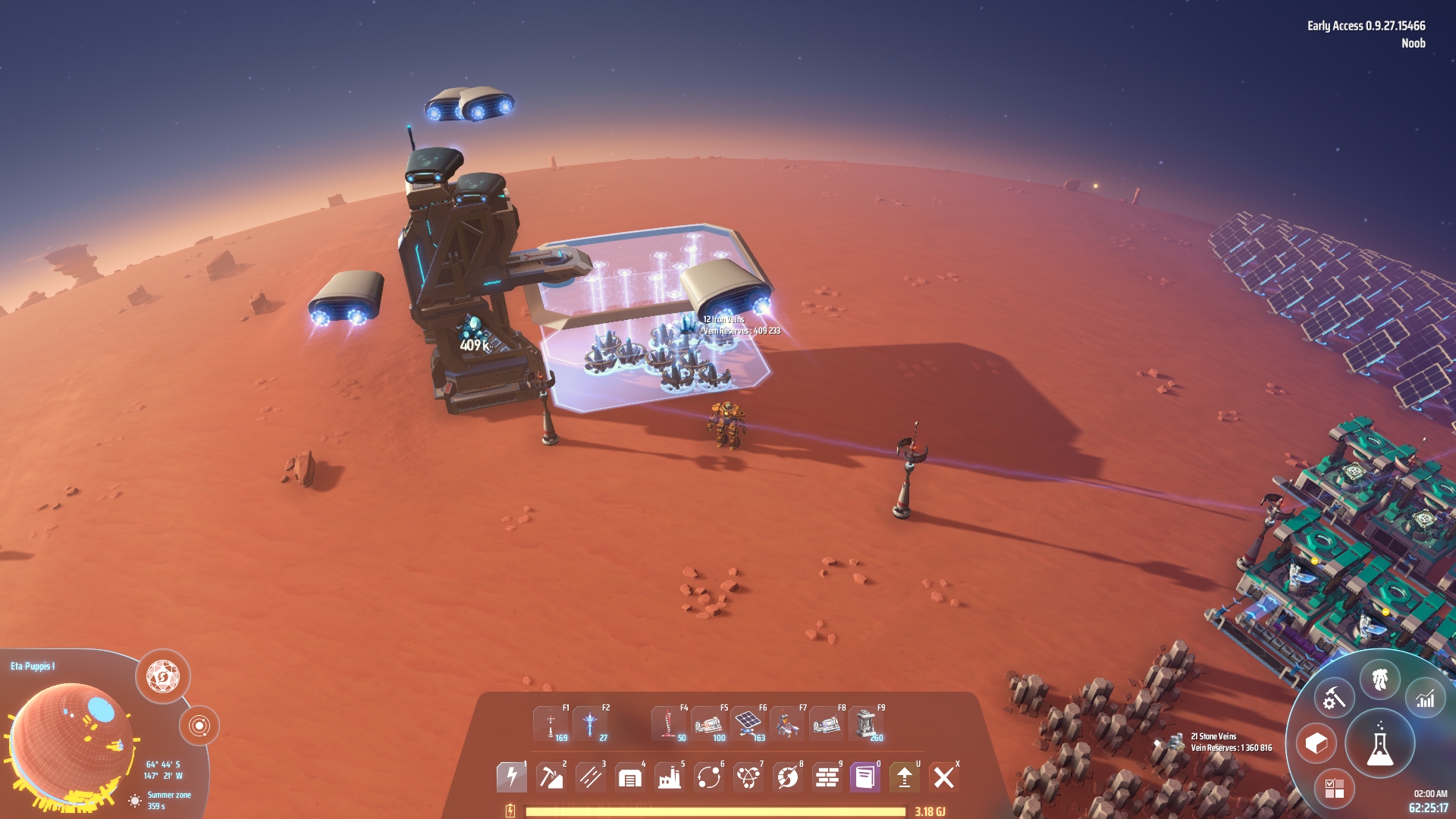Show the production statistics chart
Viewport: 1456px width, 819px height.
(x=1426, y=699)
